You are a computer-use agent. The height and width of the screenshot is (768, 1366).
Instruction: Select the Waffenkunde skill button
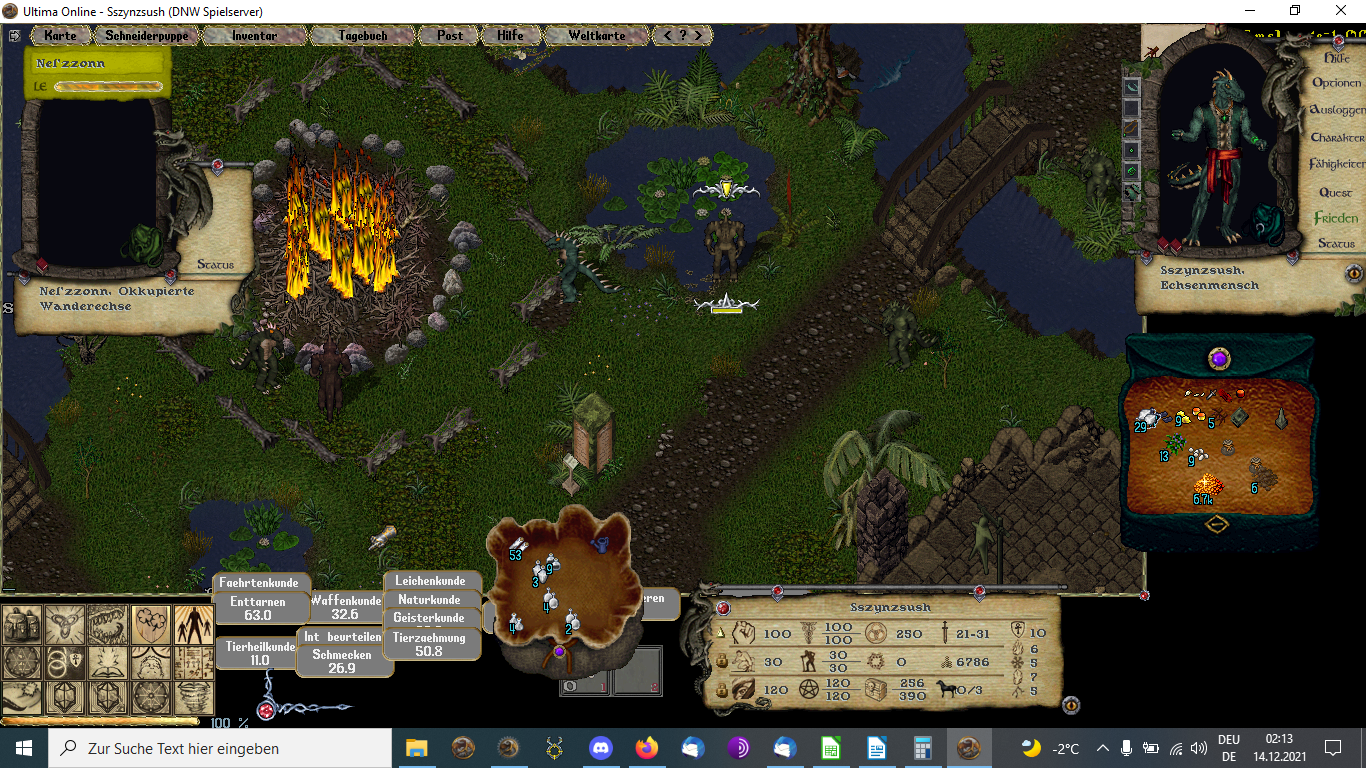(345, 608)
